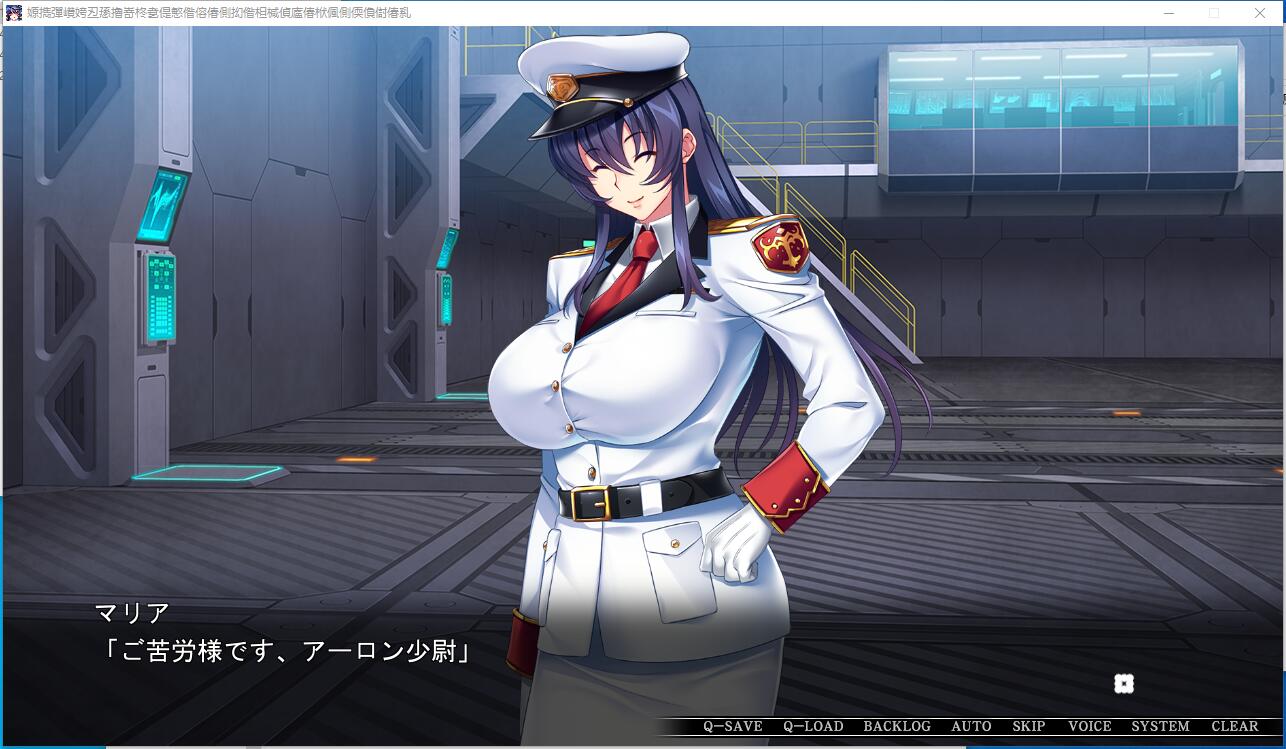Open the SYSTEM menu
1286x749 pixels.
(x=1160, y=727)
